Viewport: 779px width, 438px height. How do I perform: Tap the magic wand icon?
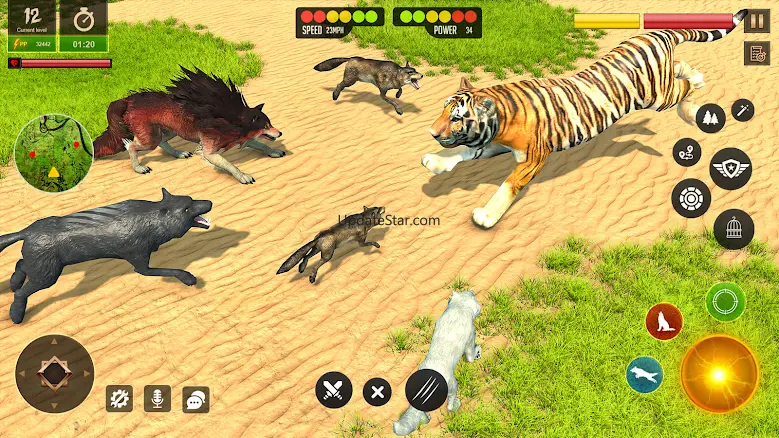[x=742, y=109]
